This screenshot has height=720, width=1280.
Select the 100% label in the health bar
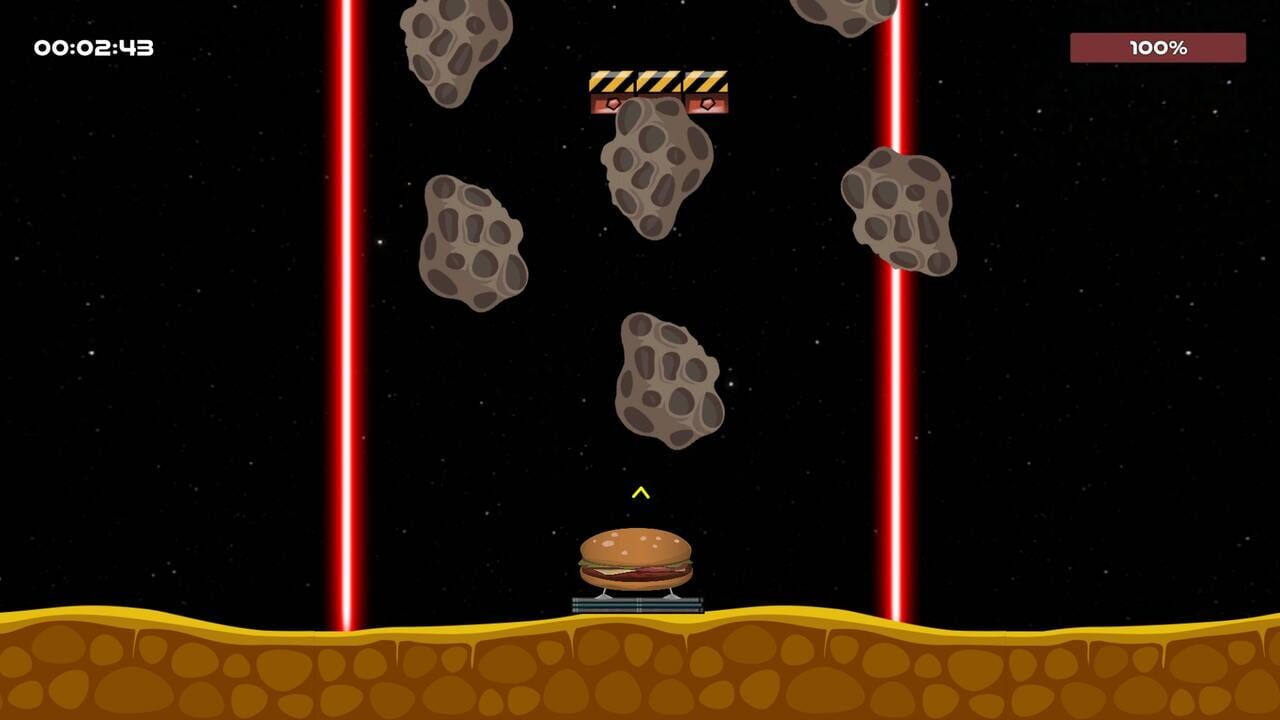click(x=1158, y=45)
